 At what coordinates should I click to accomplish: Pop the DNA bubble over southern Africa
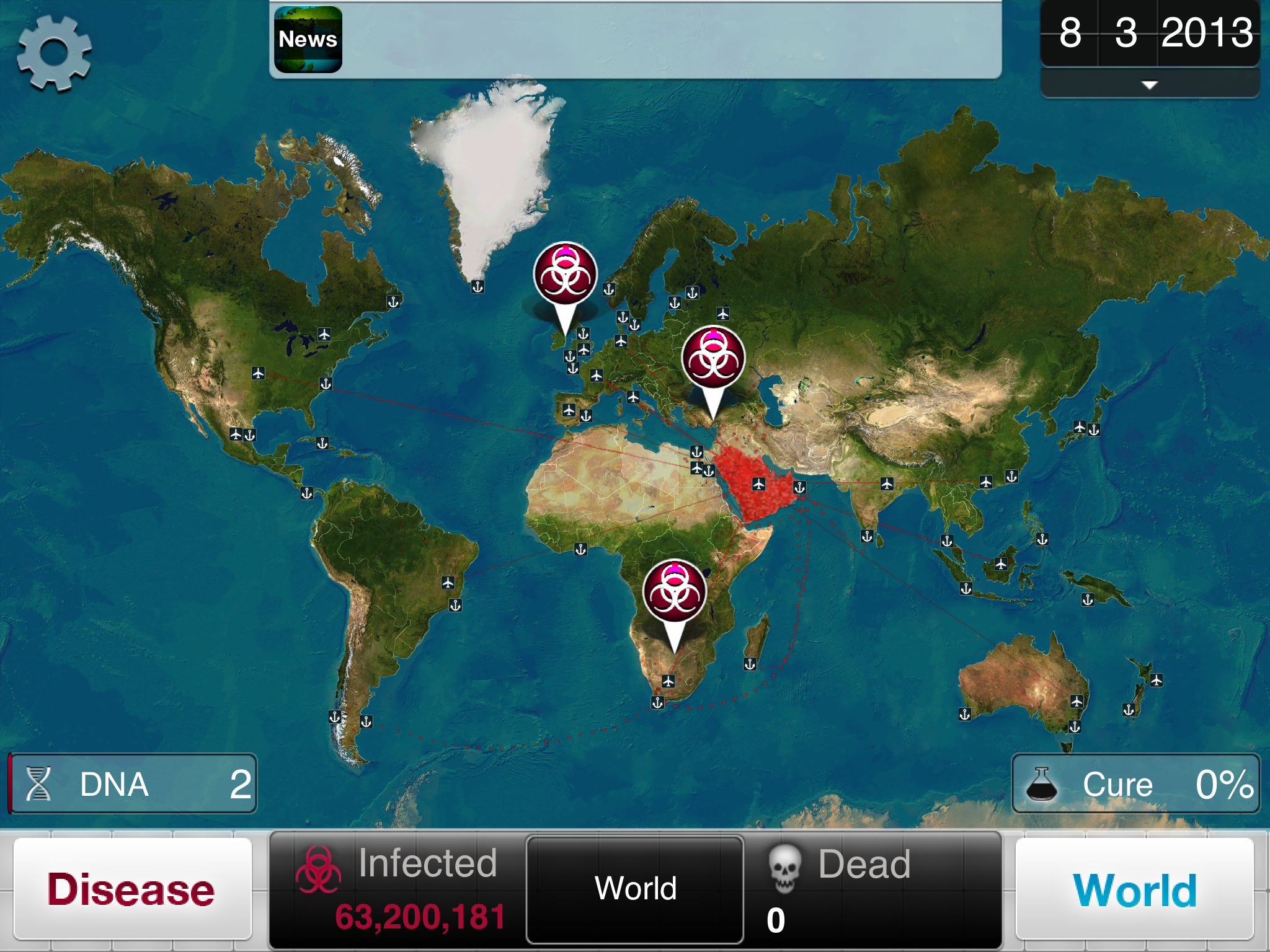[x=675, y=592]
